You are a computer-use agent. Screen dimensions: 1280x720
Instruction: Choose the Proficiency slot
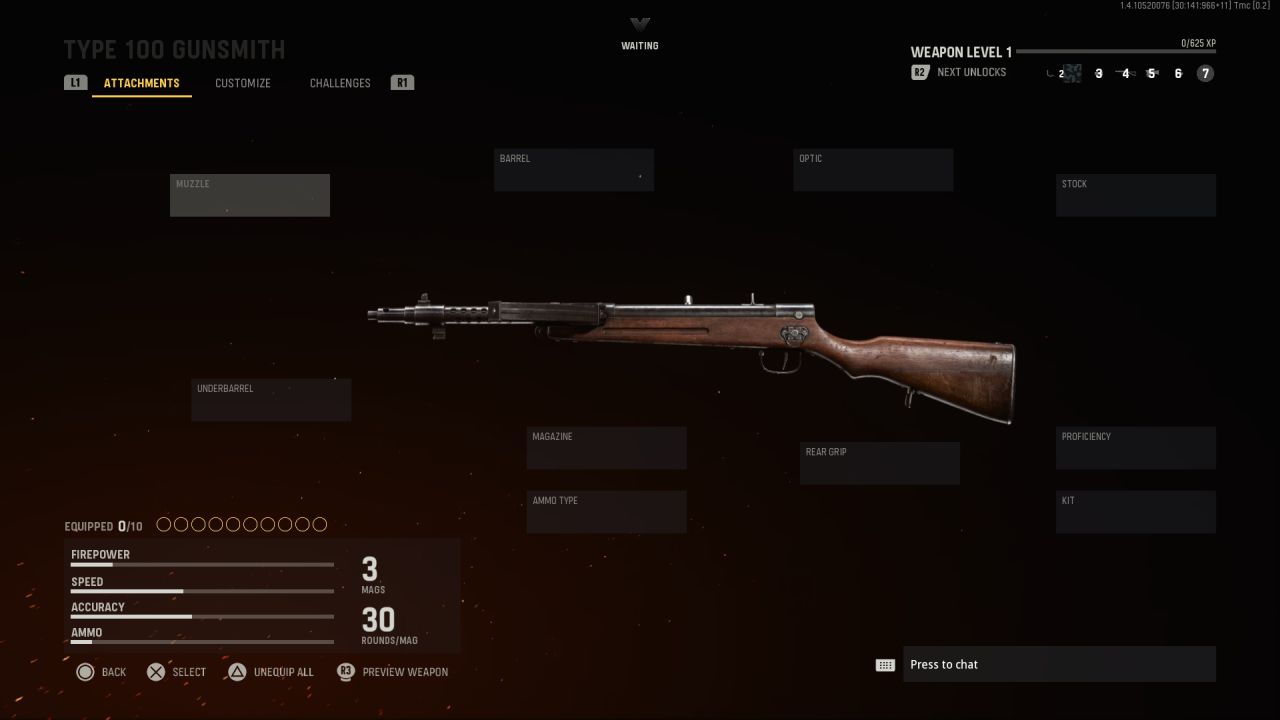tap(1136, 448)
